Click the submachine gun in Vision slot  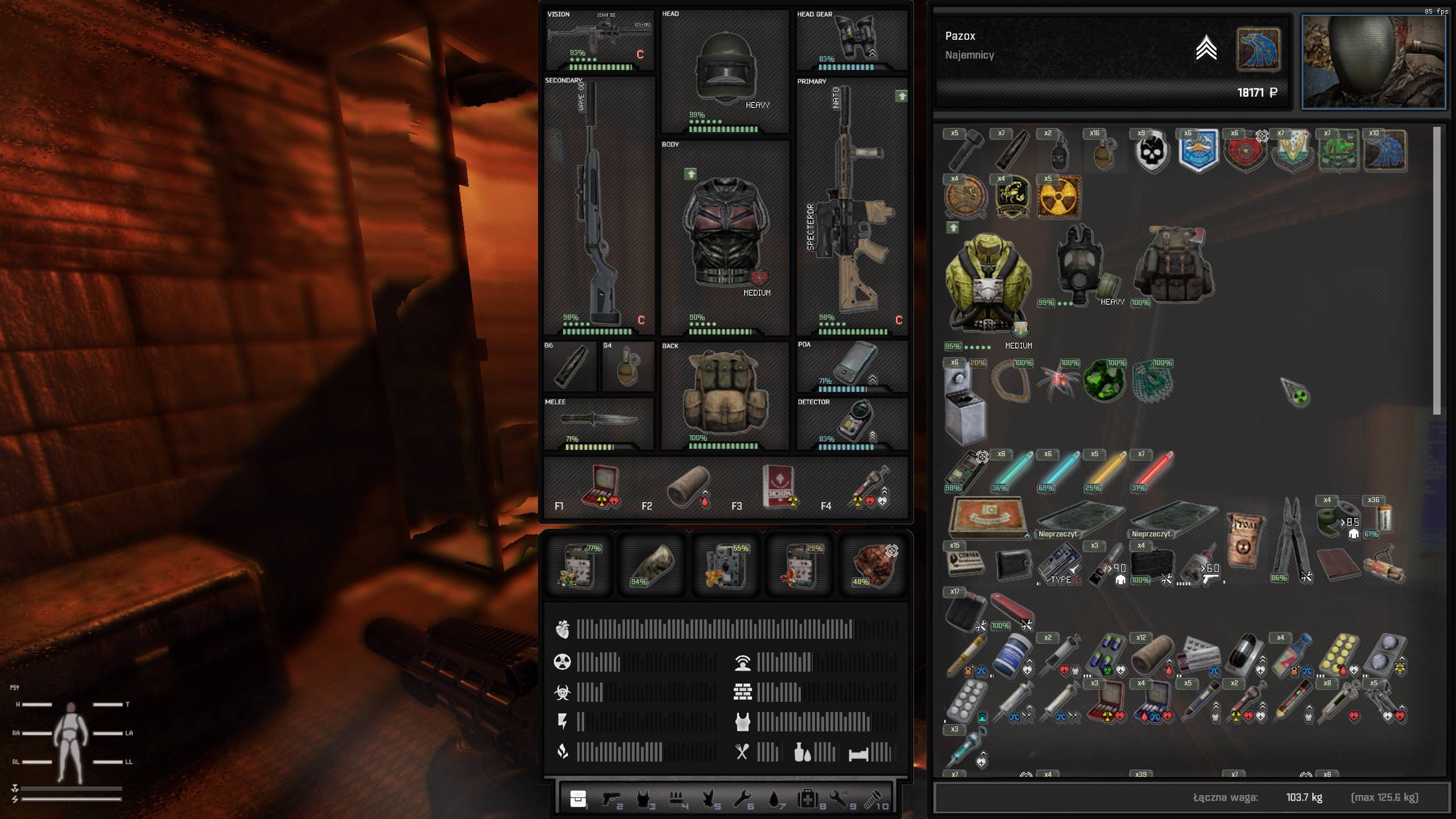(x=598, y=33)
